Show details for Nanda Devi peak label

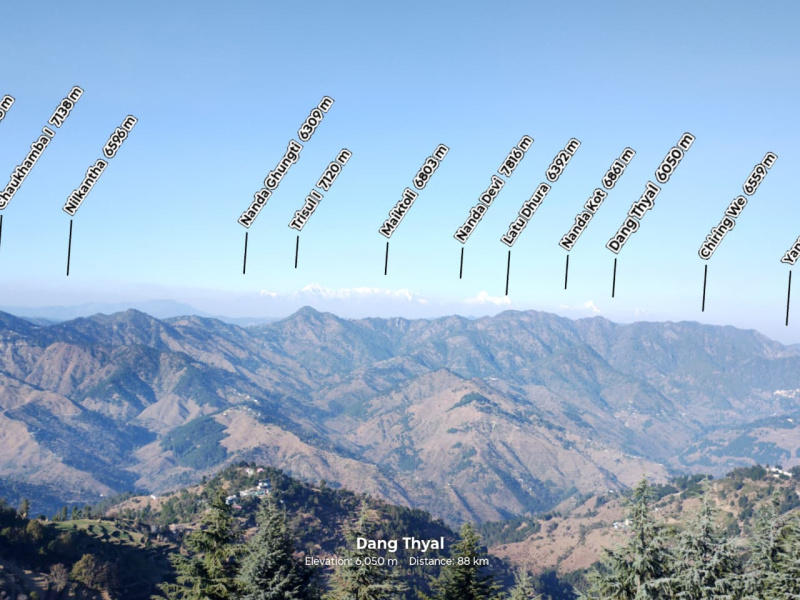(494, 190)
